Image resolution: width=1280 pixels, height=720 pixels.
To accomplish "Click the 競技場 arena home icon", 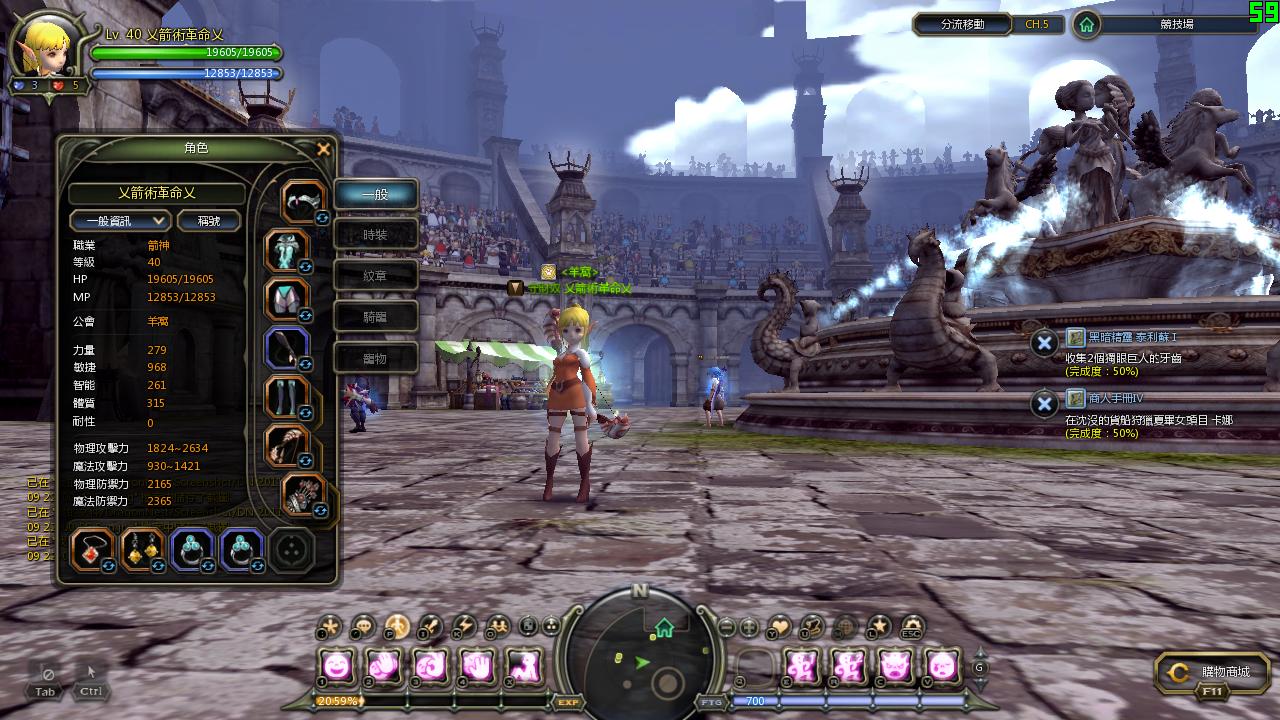I will point(1086,24).
